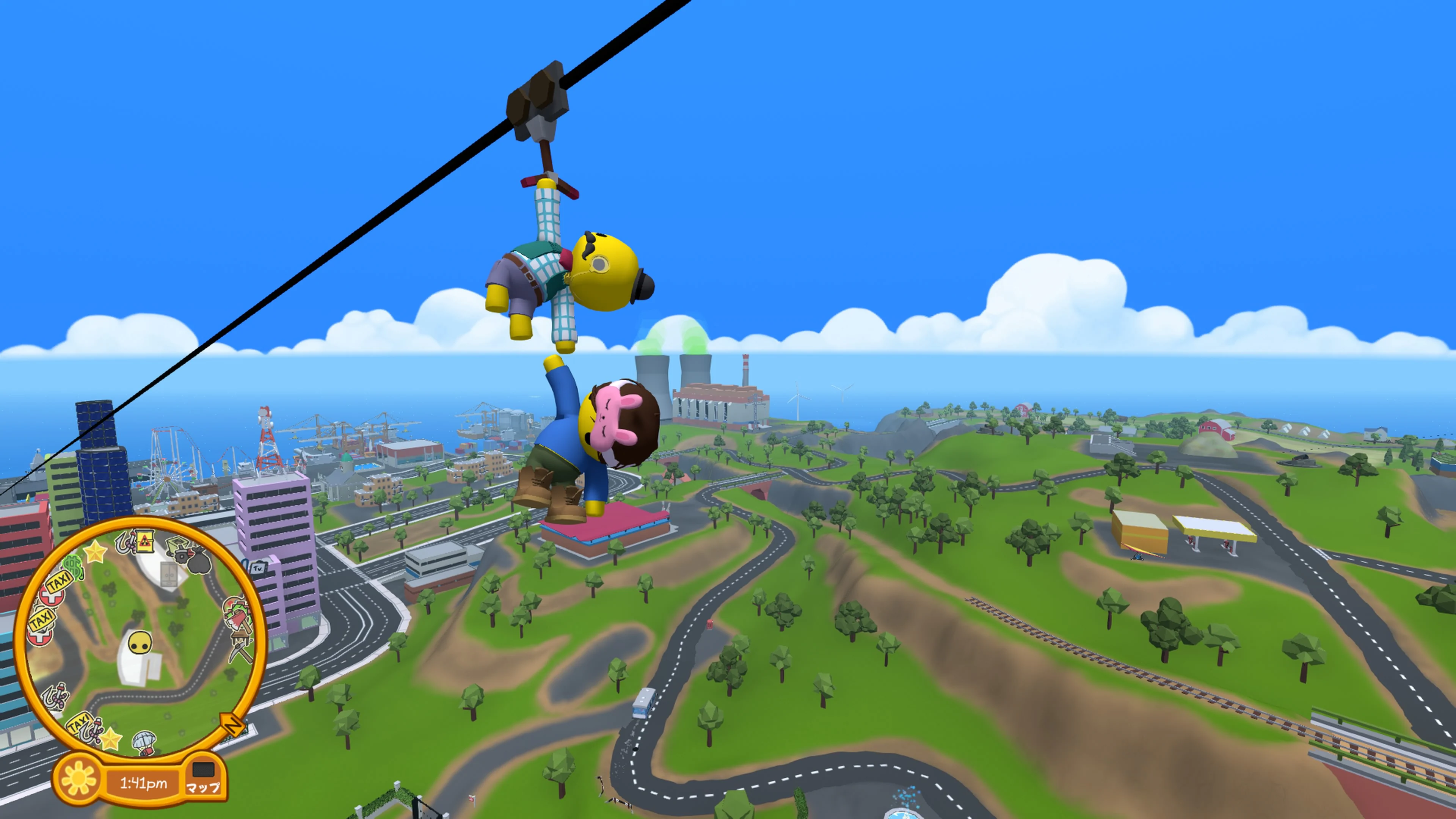
Task: Click the dark map screen thumbnail above マップ
Action: pos(204,769)
